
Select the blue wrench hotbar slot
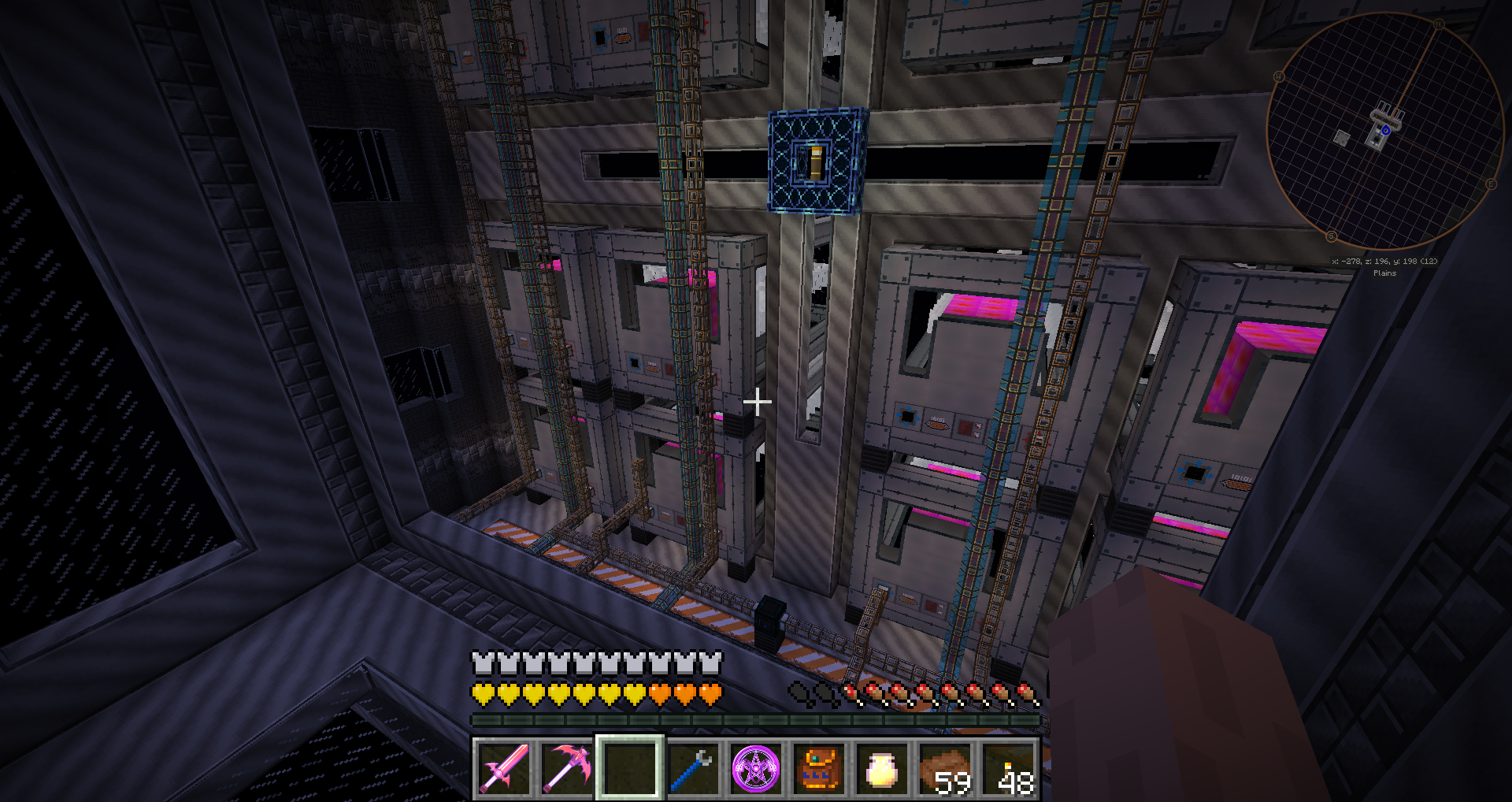(x=693, y=768)
